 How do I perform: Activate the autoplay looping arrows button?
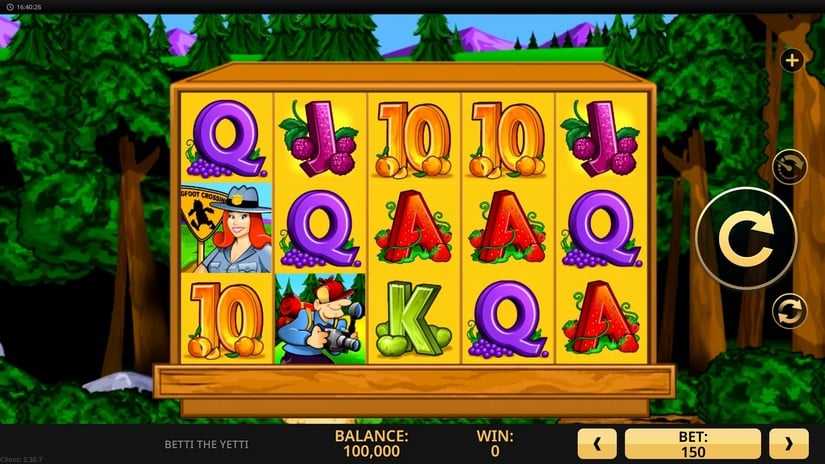coord(789,310)
